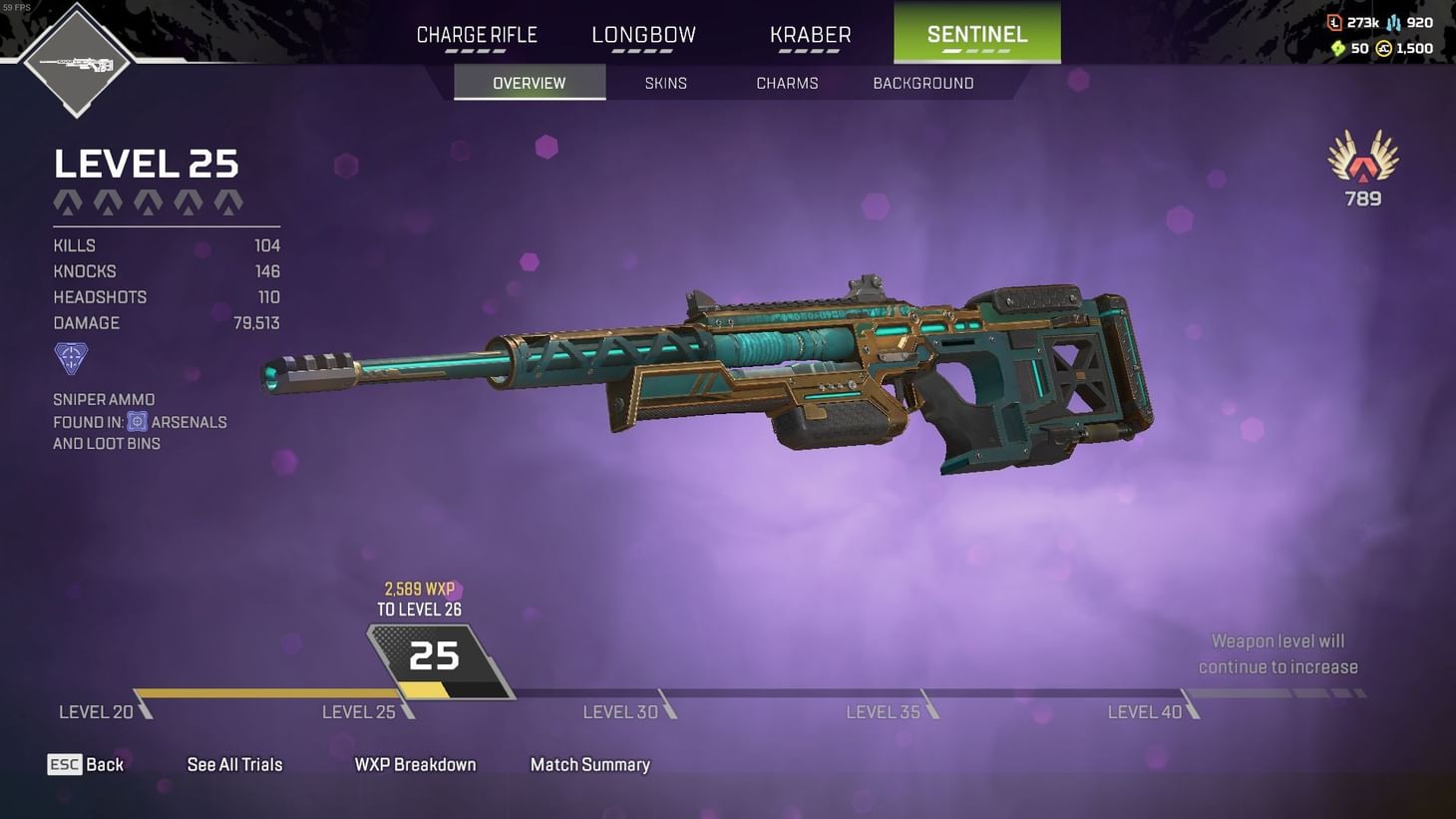Click the Crafting Metals icon showing 920
Screen dimensions: 1456x819
[x=1394, y=23]
